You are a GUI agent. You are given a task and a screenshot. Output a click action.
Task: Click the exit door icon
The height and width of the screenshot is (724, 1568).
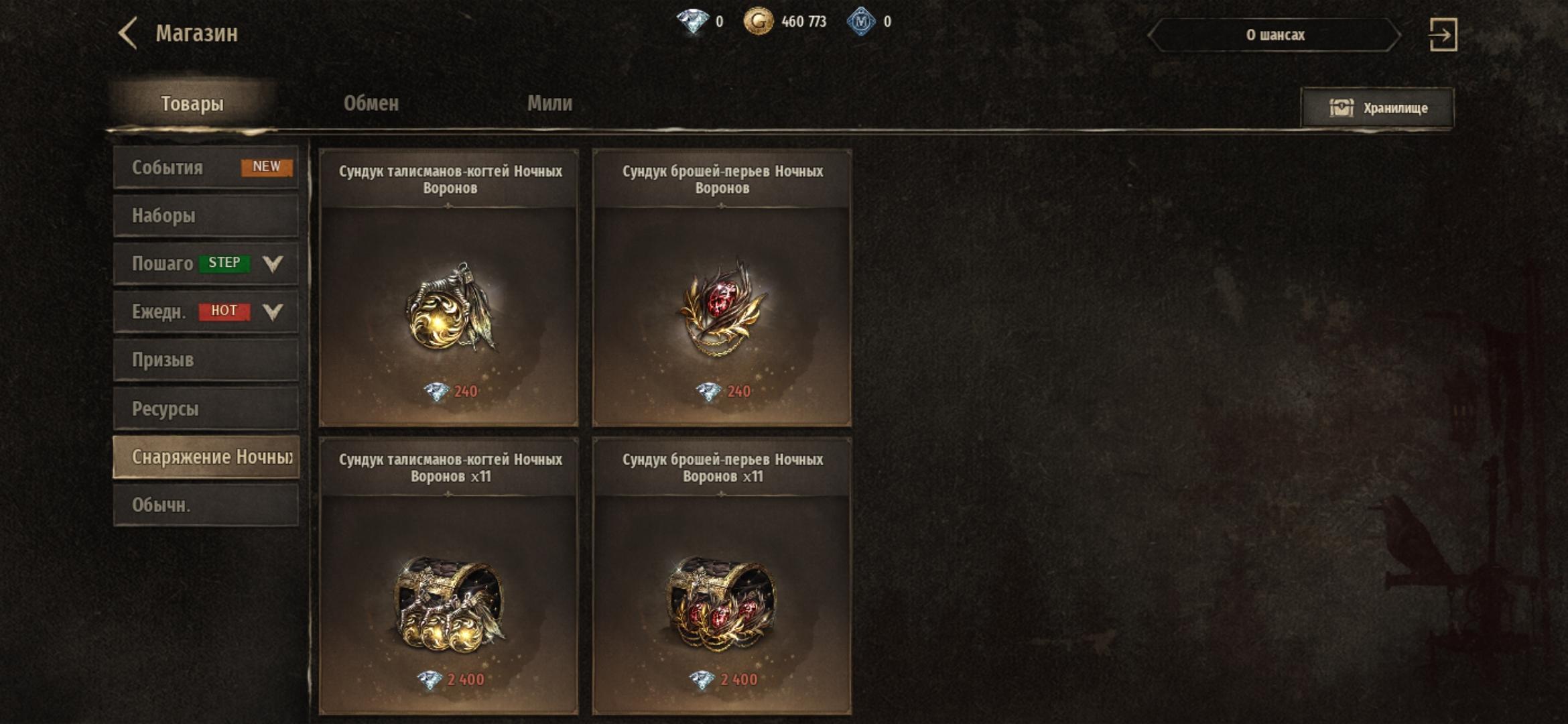coord(1443,35)
